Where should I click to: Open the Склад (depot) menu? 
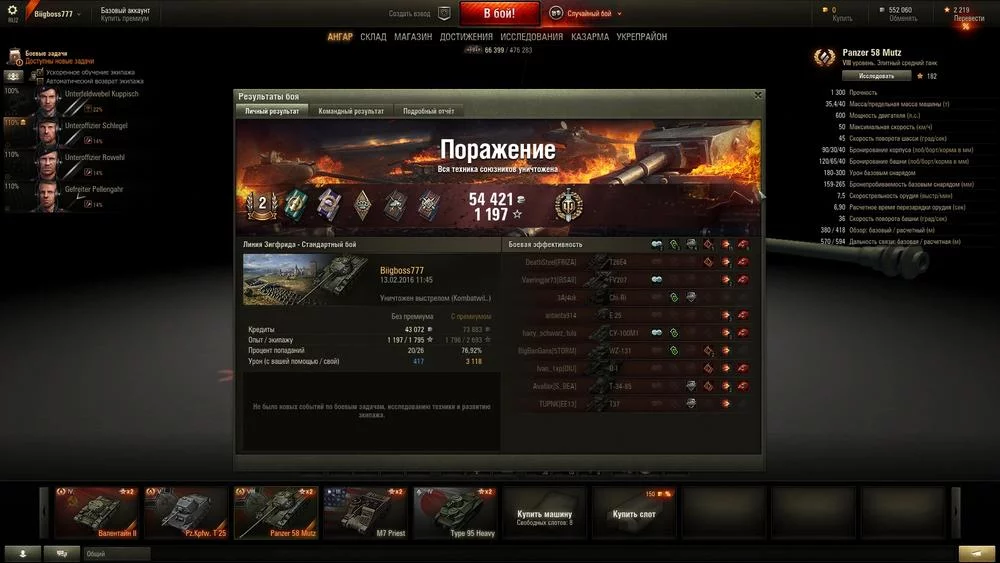coord(373,37)
